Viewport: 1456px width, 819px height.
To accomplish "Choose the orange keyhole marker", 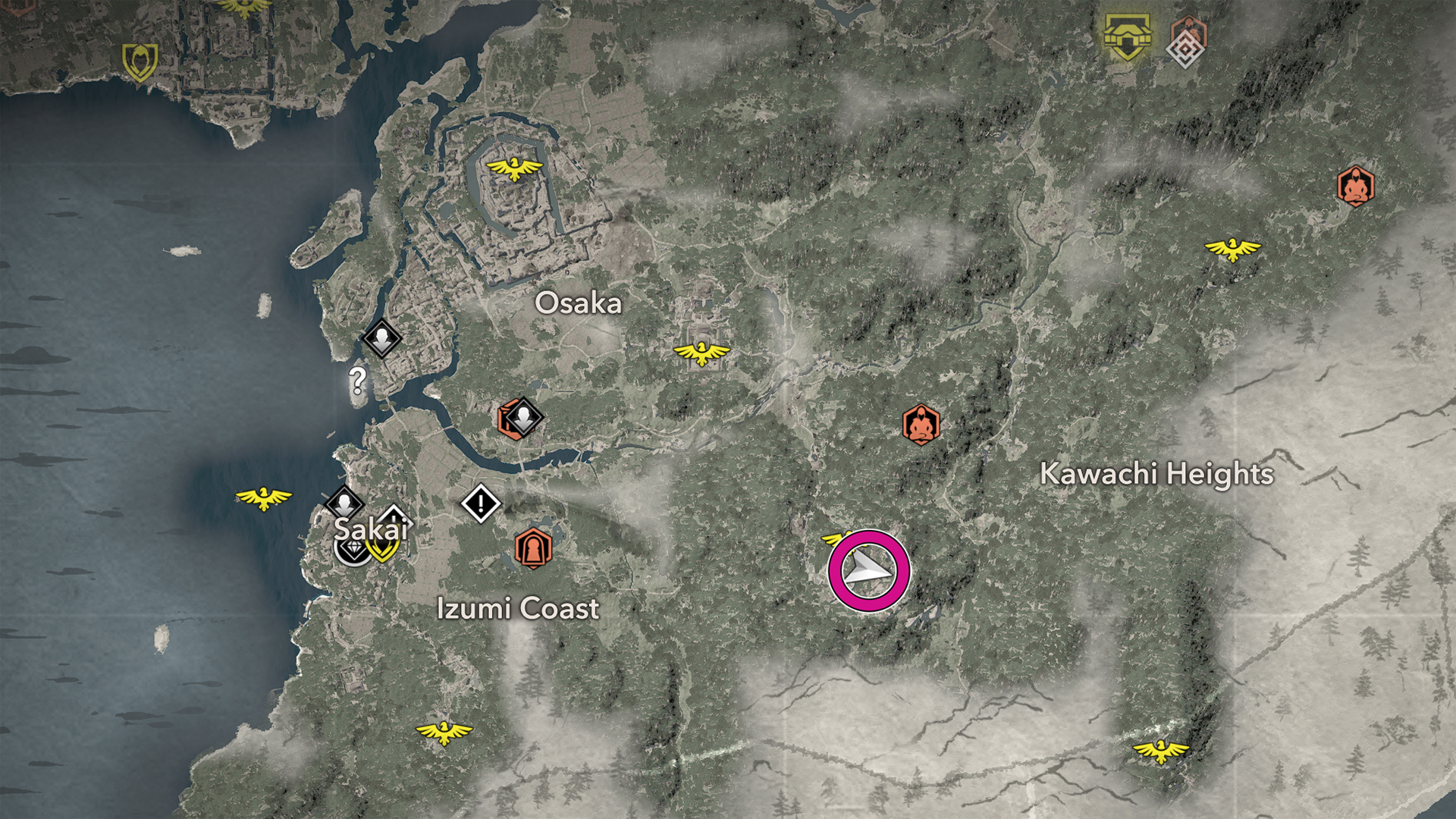I will click(x=533, y=548).
